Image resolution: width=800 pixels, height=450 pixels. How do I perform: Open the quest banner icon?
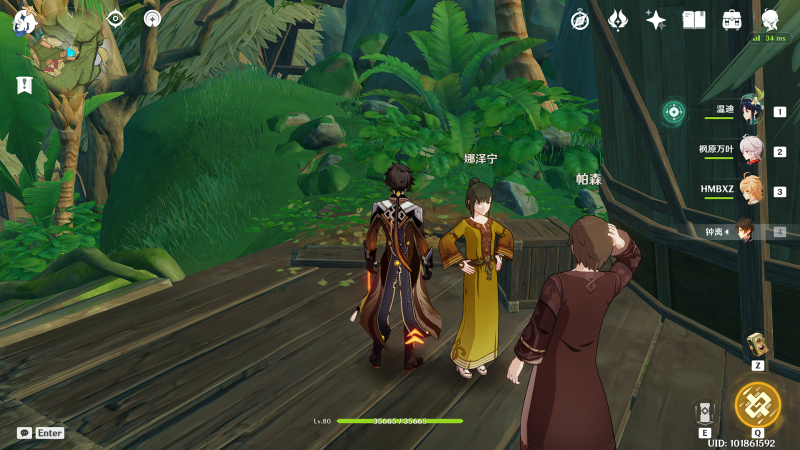click(25, 86)
